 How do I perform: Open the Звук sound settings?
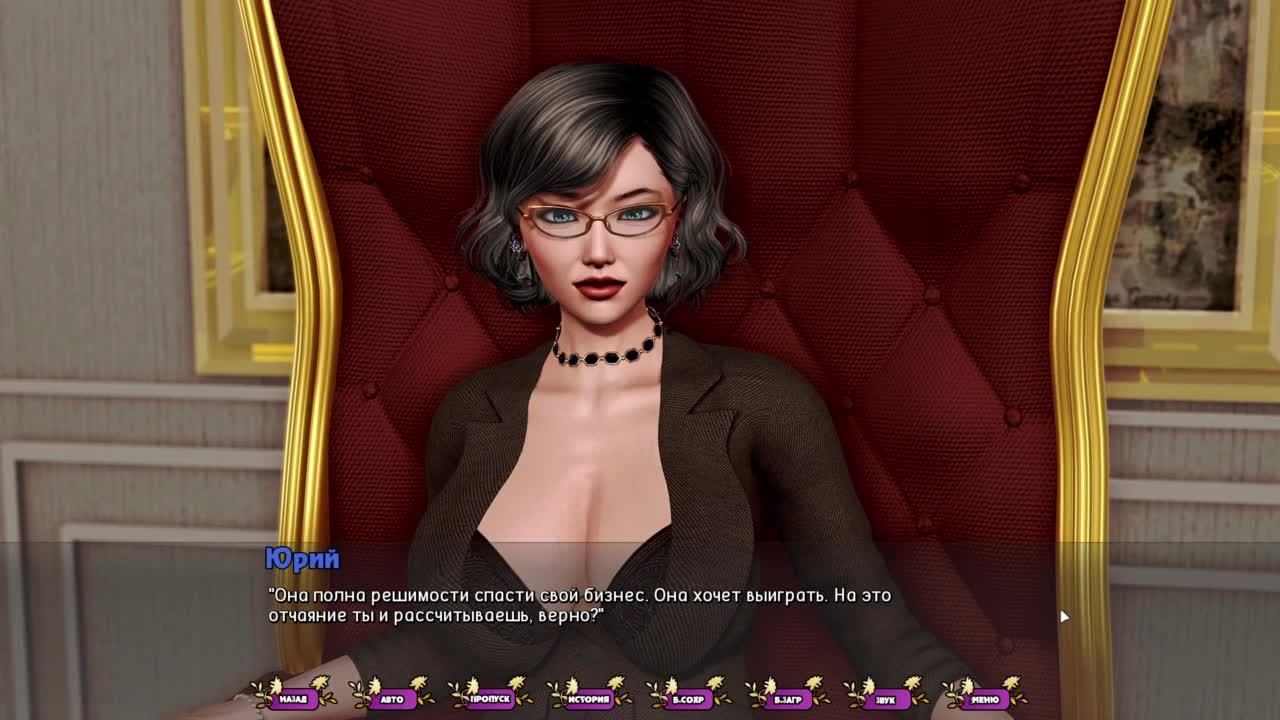[886, 699]
